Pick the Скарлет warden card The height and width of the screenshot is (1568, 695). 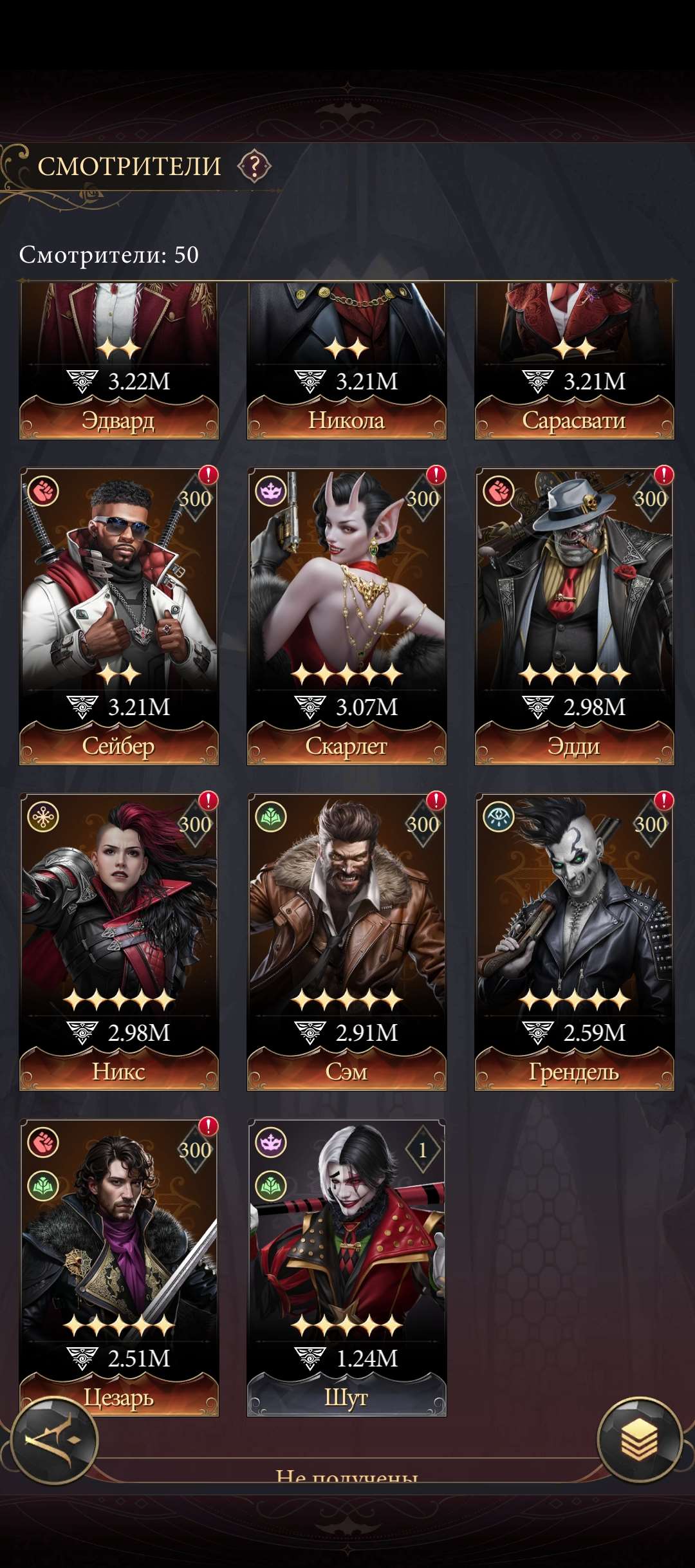pos(347,615)
